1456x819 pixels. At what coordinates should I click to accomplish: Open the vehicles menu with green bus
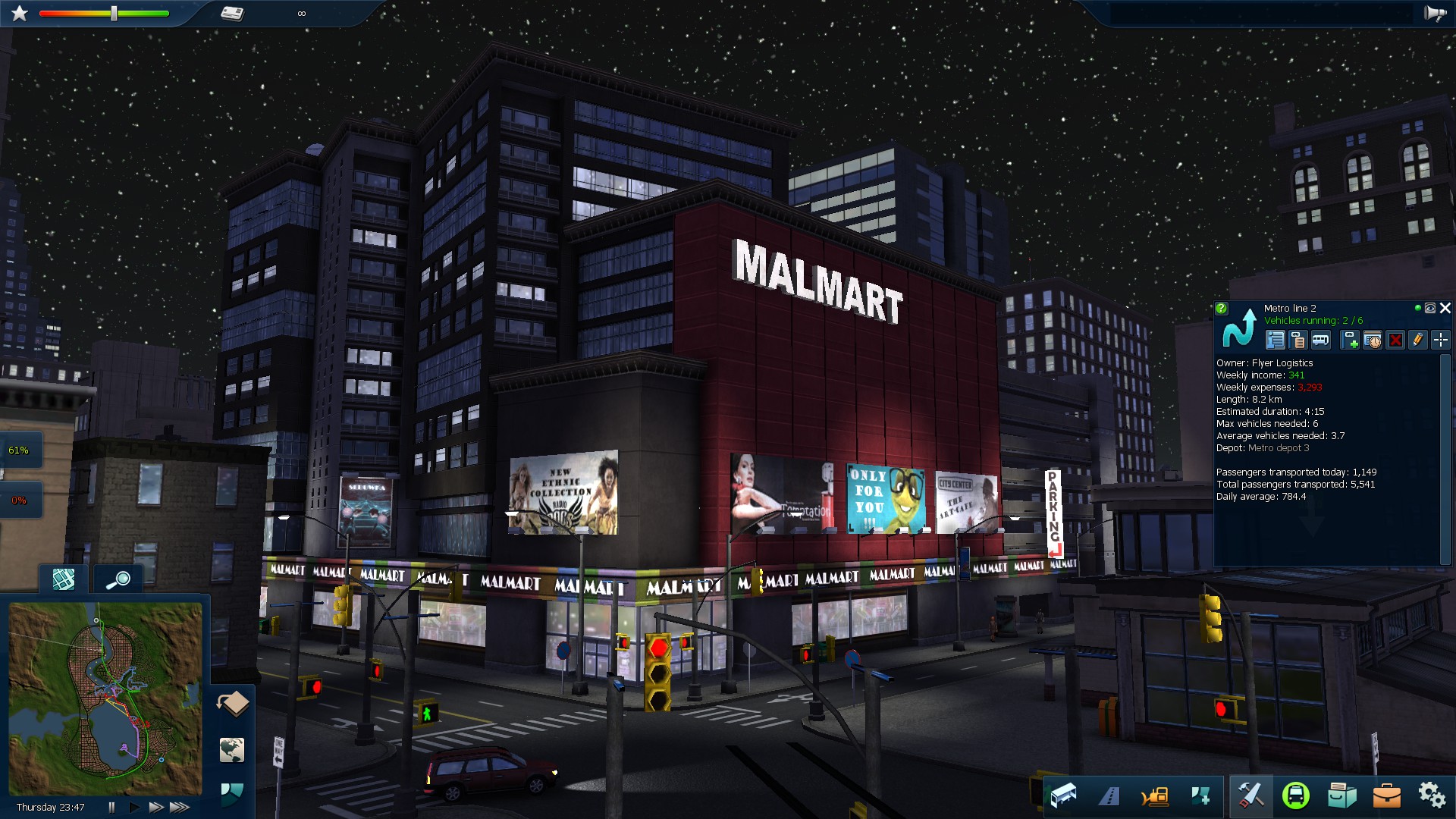[1296, 795]
